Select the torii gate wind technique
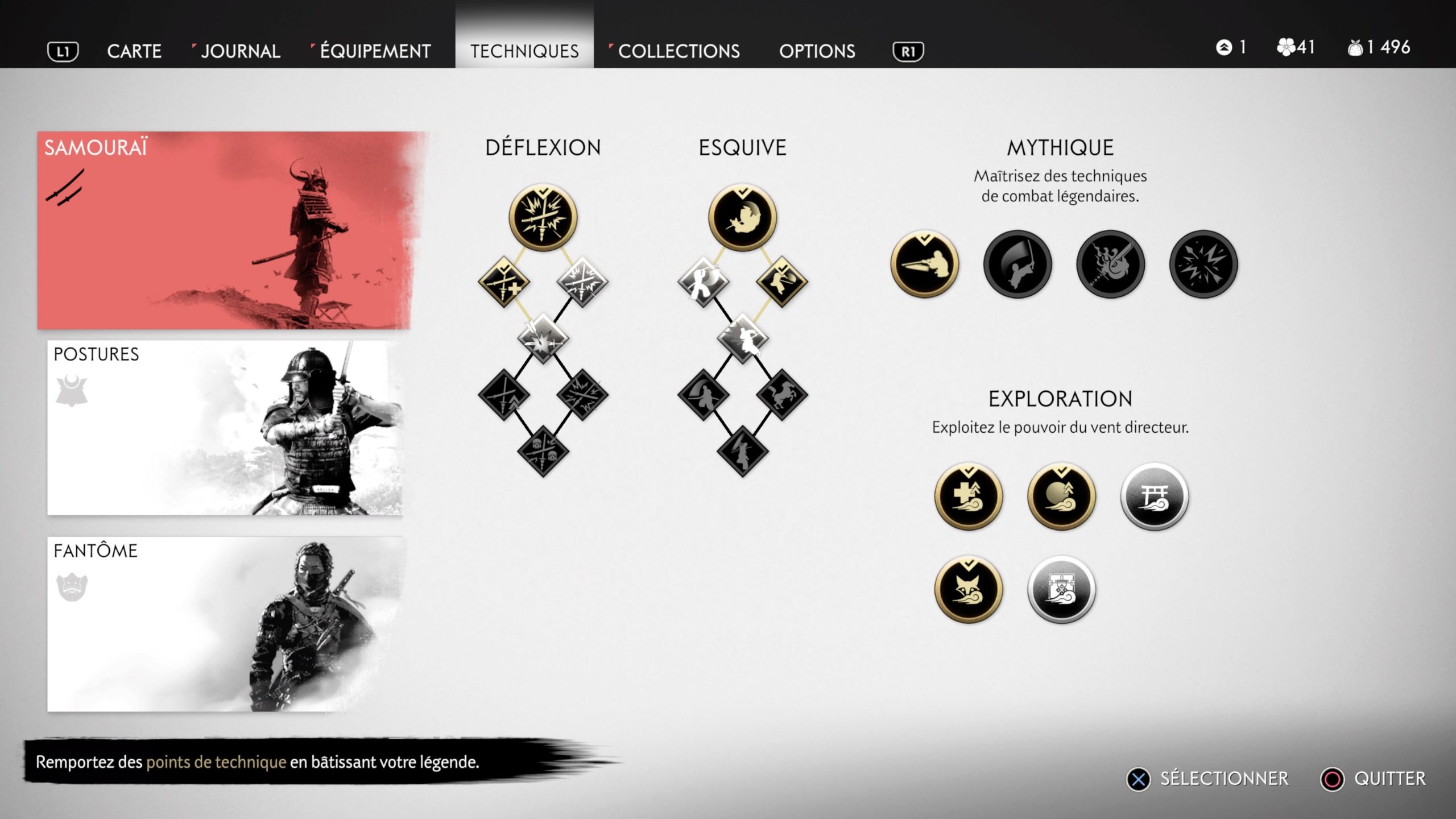The width and height of the screenshot is (1456, 819). point(1154,497)
